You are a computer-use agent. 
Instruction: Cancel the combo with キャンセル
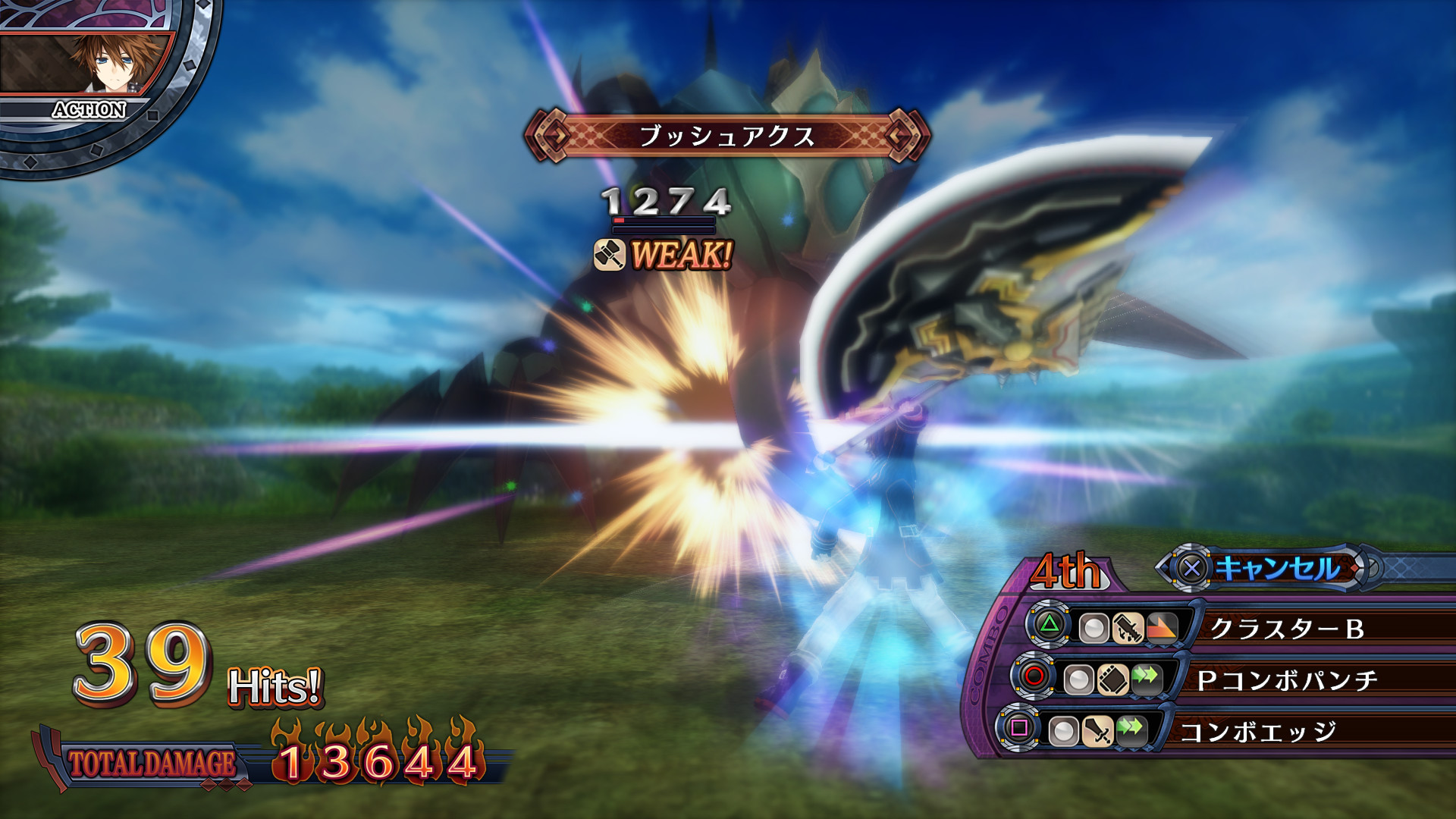1276,568
